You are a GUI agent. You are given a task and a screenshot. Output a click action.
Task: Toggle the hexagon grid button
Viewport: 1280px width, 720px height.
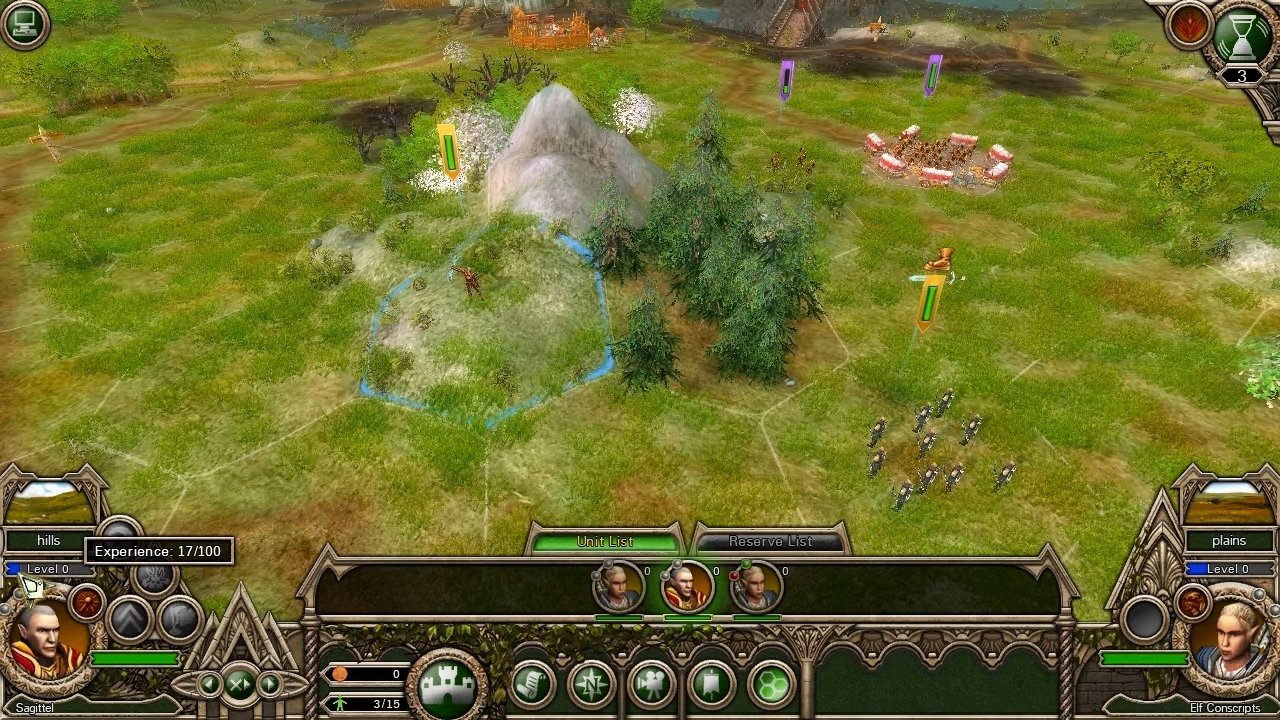770,686
